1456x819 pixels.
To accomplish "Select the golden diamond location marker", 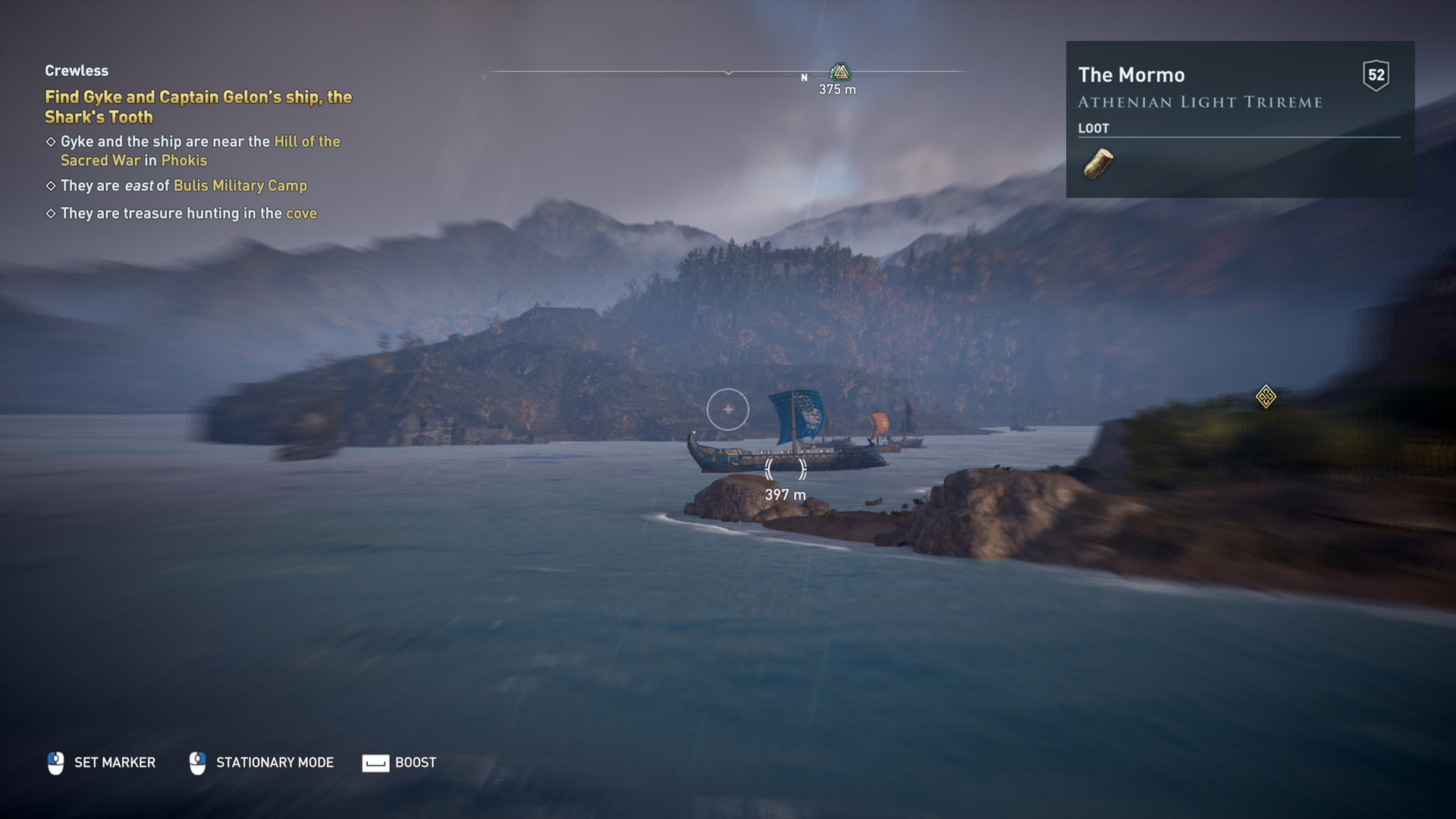I will (x=1266, y=397).
